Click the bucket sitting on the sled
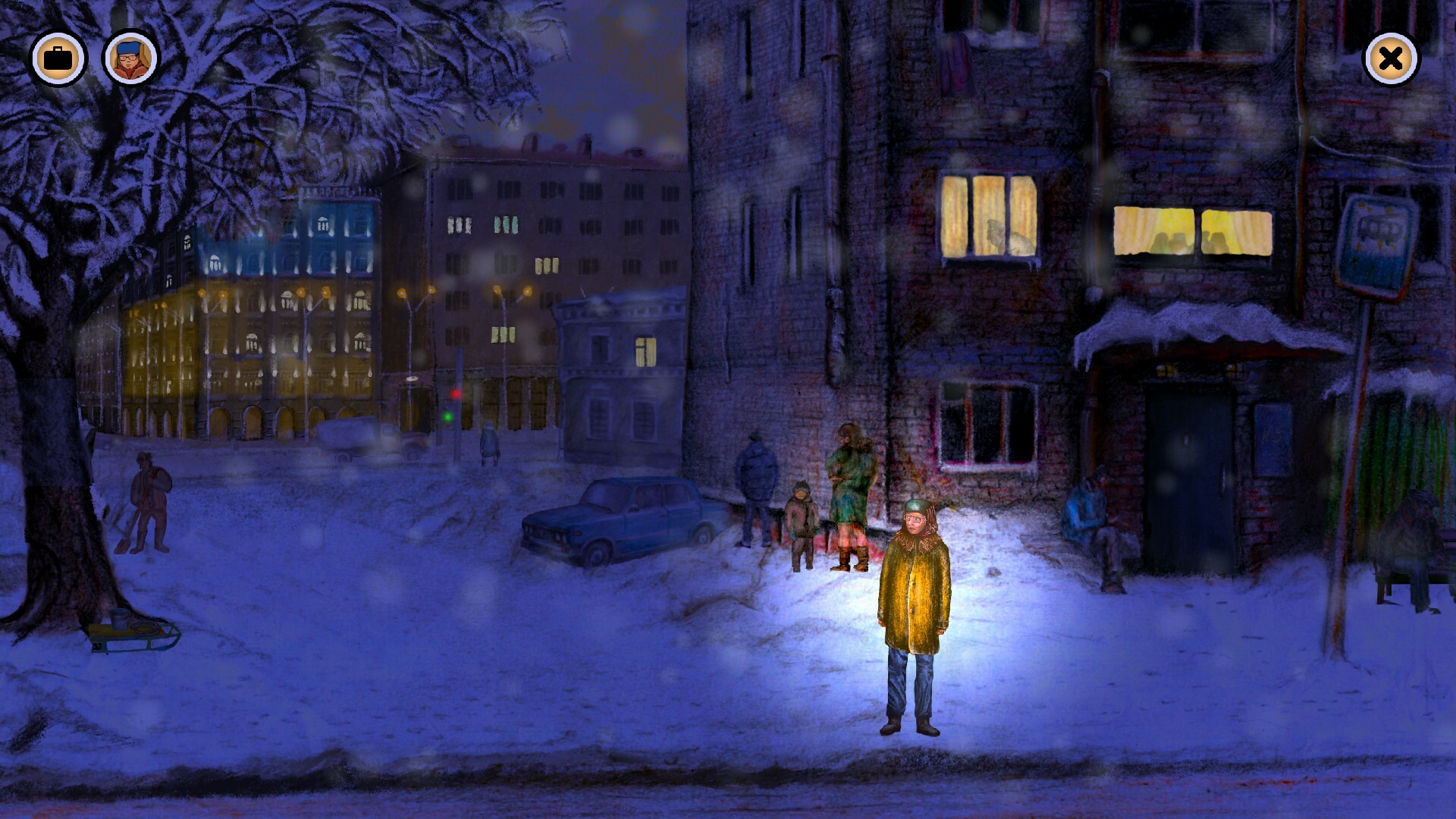Viewport: 1456px width, 819px height. click(x=120, y=620)
